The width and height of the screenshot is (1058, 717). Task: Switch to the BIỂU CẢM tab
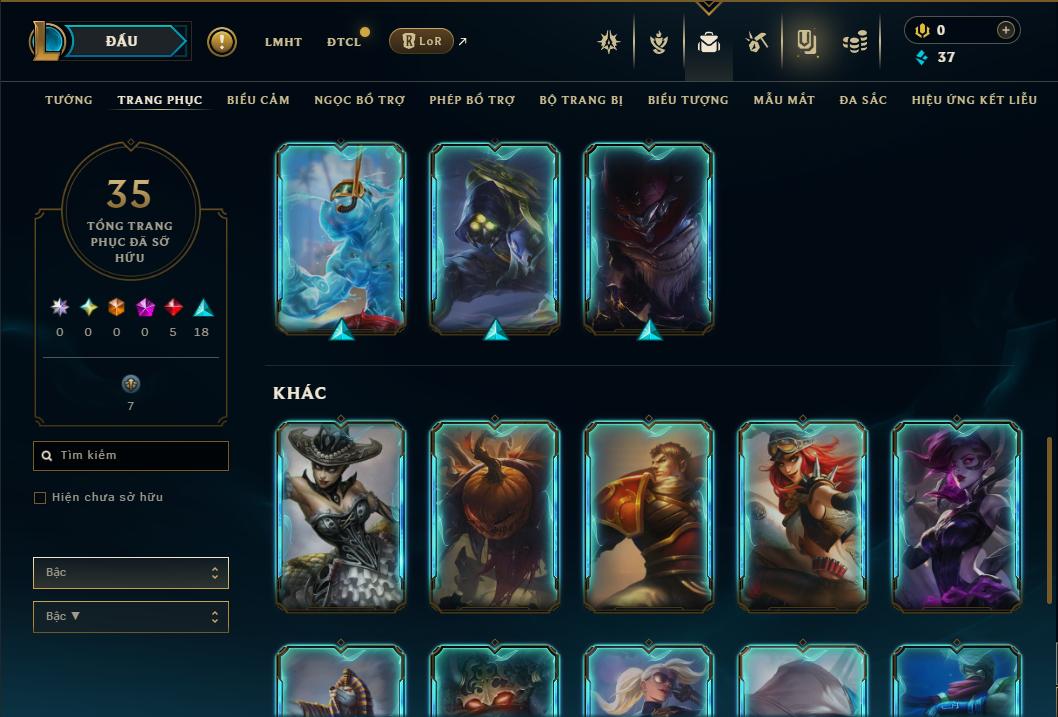[x=258, y=100]
